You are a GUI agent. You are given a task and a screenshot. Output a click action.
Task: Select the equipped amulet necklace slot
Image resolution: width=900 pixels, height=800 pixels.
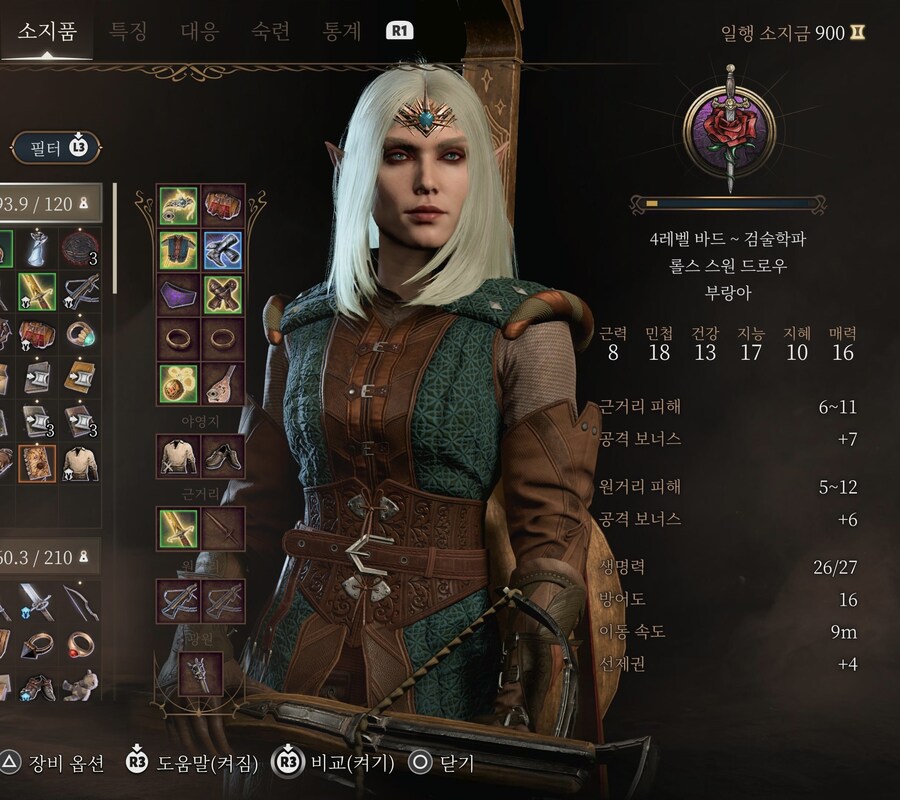pos(179,383)
